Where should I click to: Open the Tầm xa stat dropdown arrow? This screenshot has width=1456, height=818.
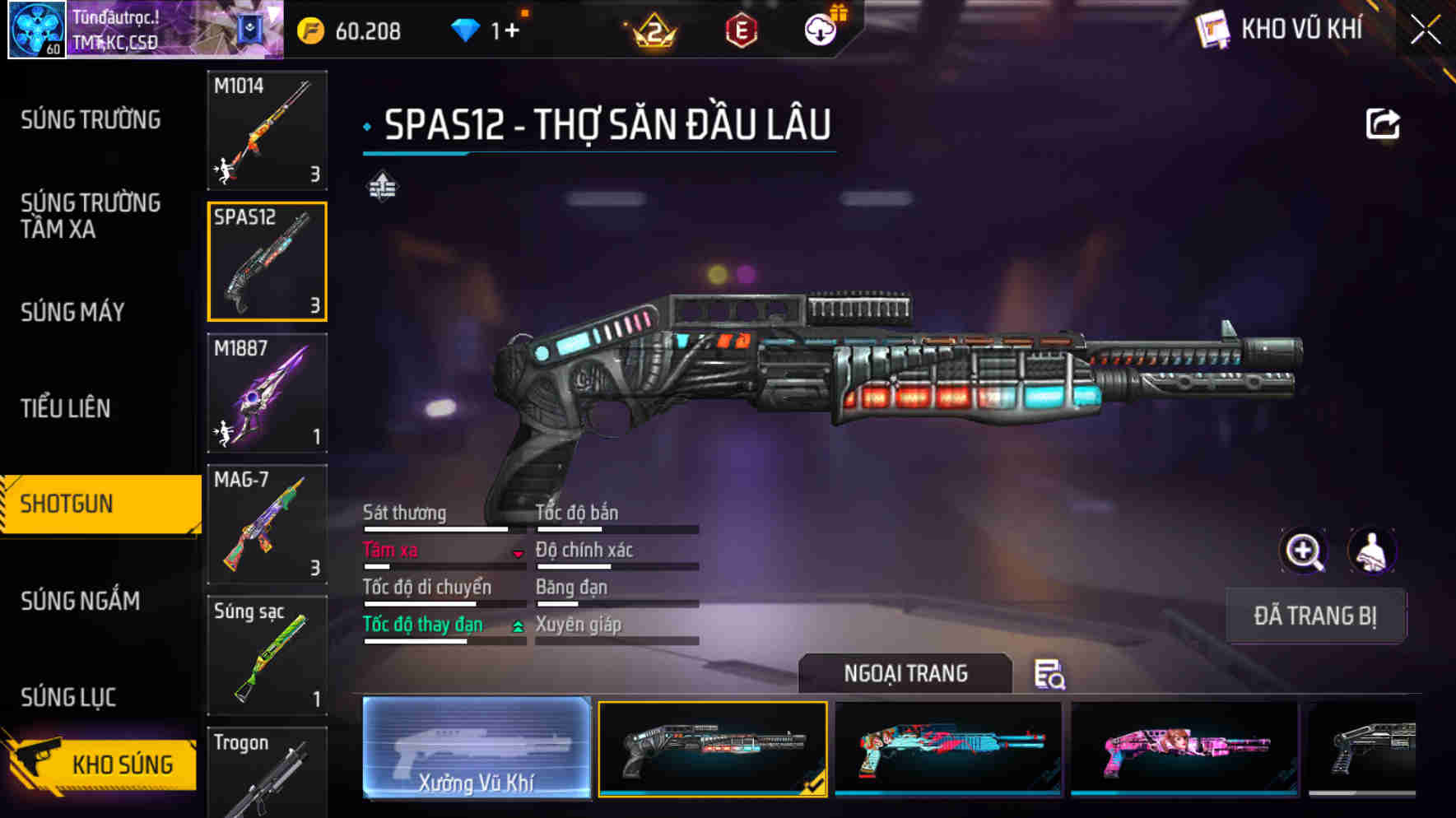point(518,555)
